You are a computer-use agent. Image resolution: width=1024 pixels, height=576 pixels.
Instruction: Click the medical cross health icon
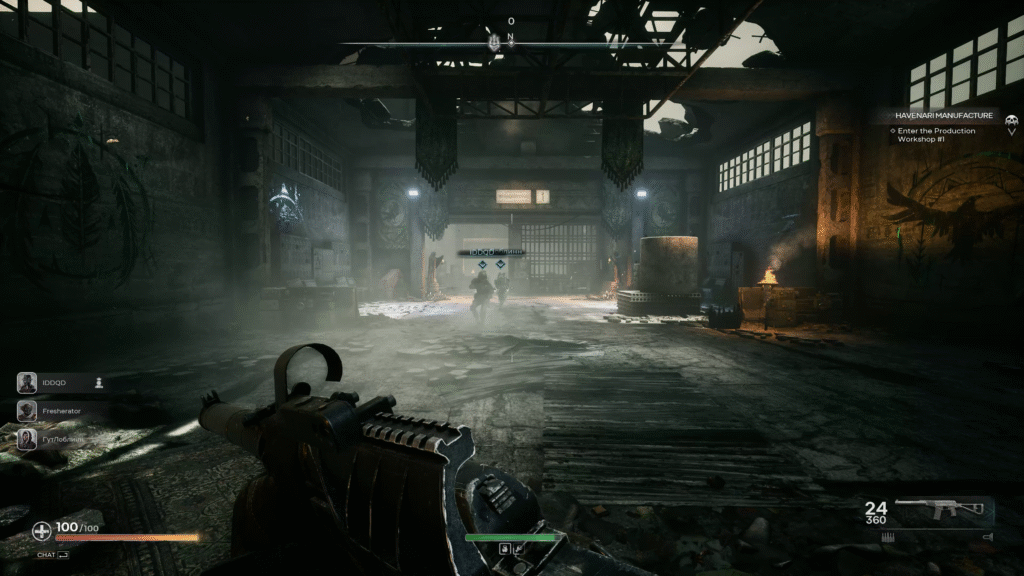41,531
